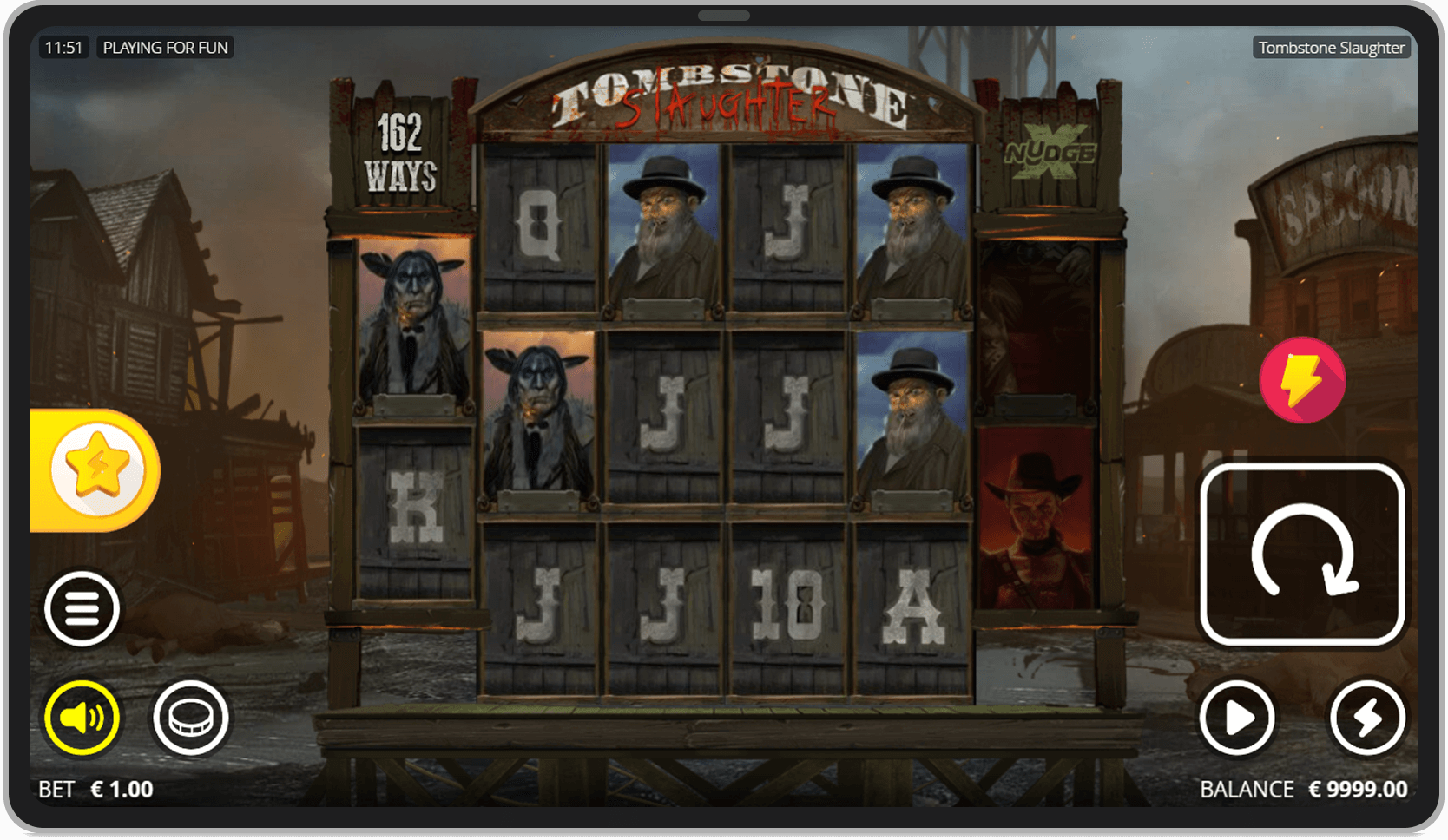Toggle the PLAYING FOR FUN mode indicator
The image size is (1448, 840).
coord(165,47)
